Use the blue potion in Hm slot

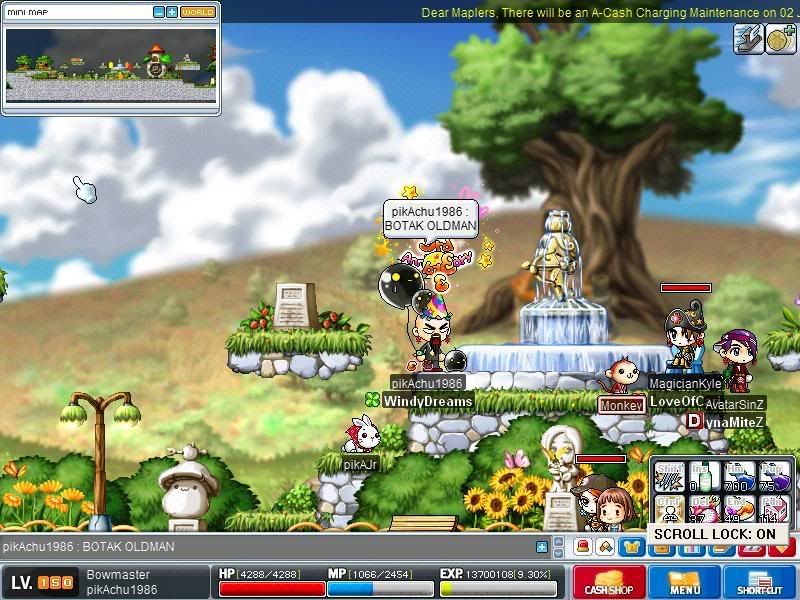(x=738, y=477)
